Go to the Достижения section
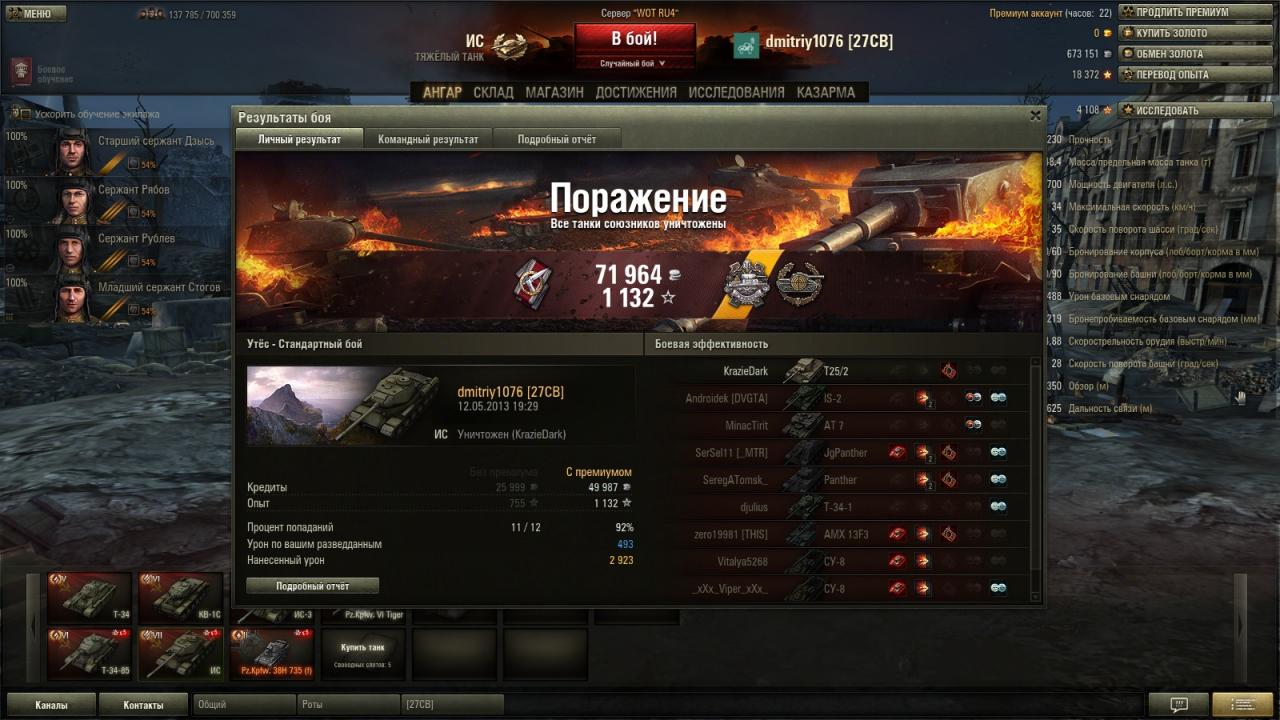This screenshot has height=720, width=1280. 636,92
